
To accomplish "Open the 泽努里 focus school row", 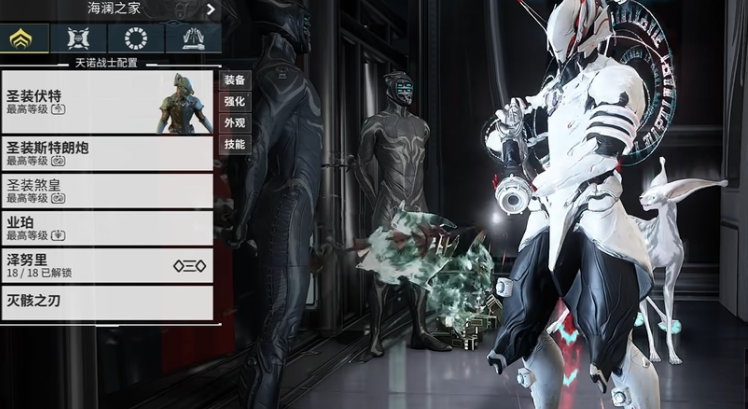I will click(107, 265).
